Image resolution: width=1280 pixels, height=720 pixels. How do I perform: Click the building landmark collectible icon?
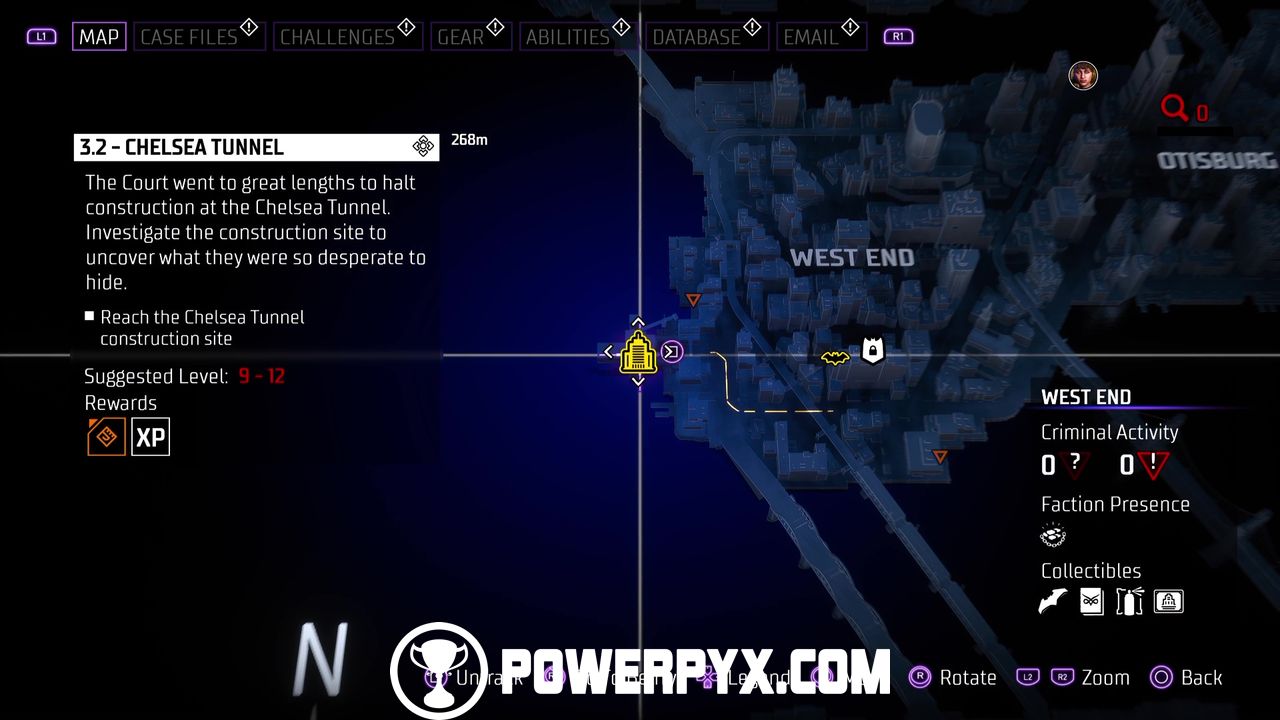[1168, 601]
